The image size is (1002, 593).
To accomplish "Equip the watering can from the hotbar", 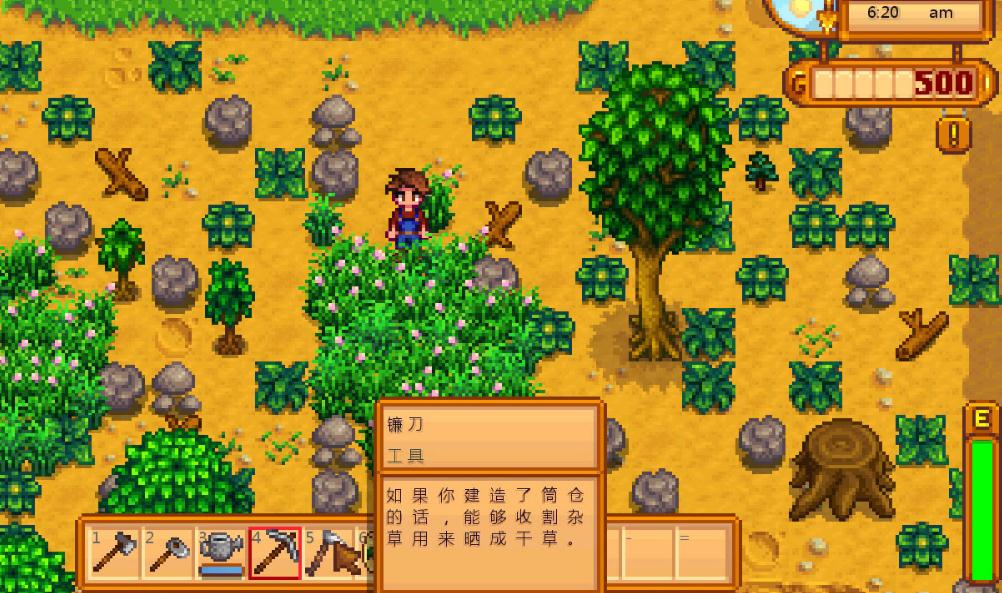I will 221,553.
